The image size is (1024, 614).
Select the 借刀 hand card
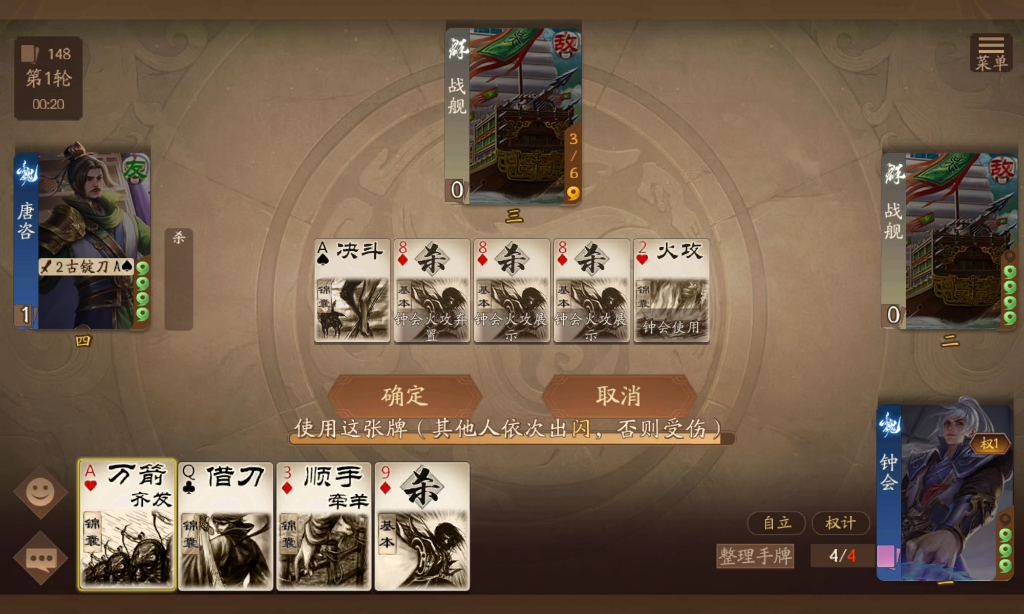[x=225, y=525]
